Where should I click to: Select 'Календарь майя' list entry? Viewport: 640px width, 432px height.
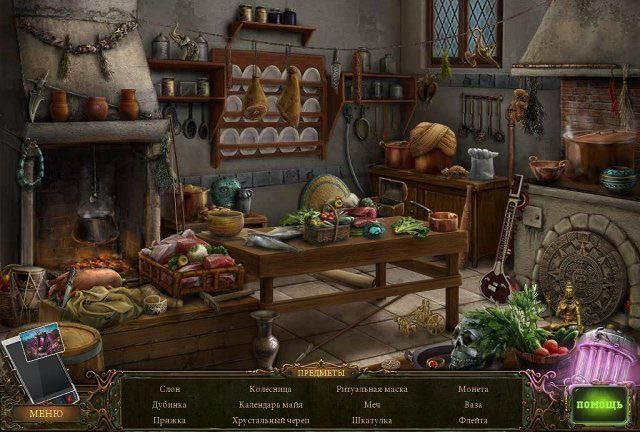pyautogui.click(x=271, y=405)
